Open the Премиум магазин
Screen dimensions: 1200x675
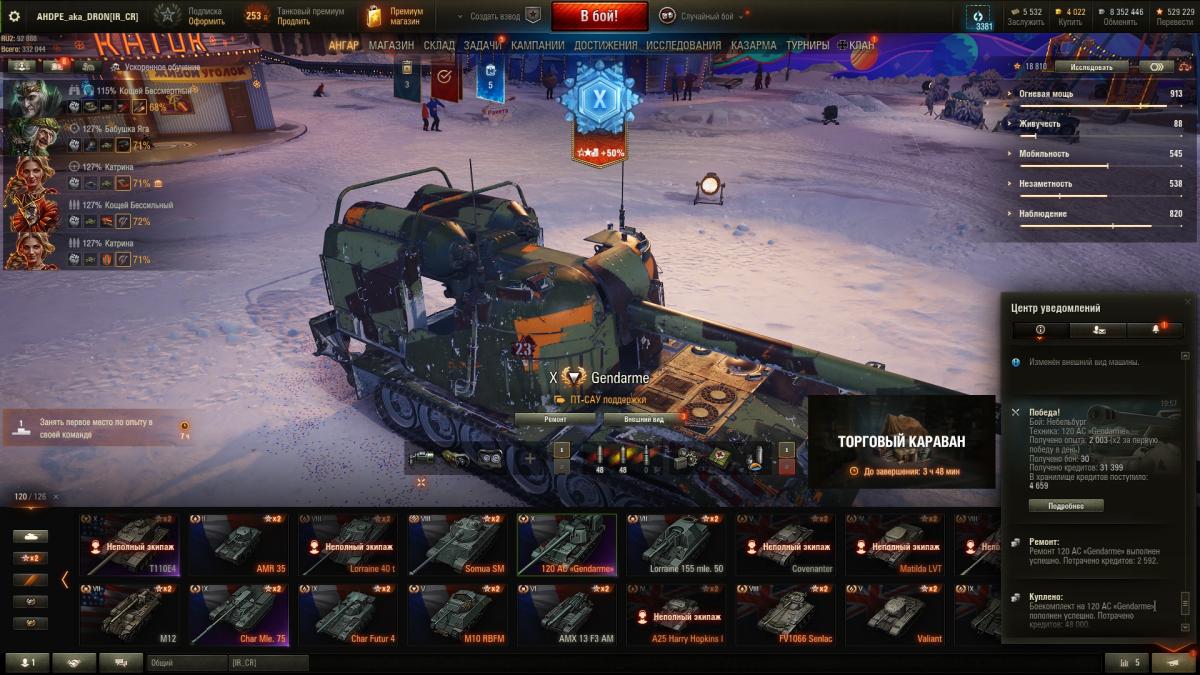pyautogui.click(x=396, y=16)
